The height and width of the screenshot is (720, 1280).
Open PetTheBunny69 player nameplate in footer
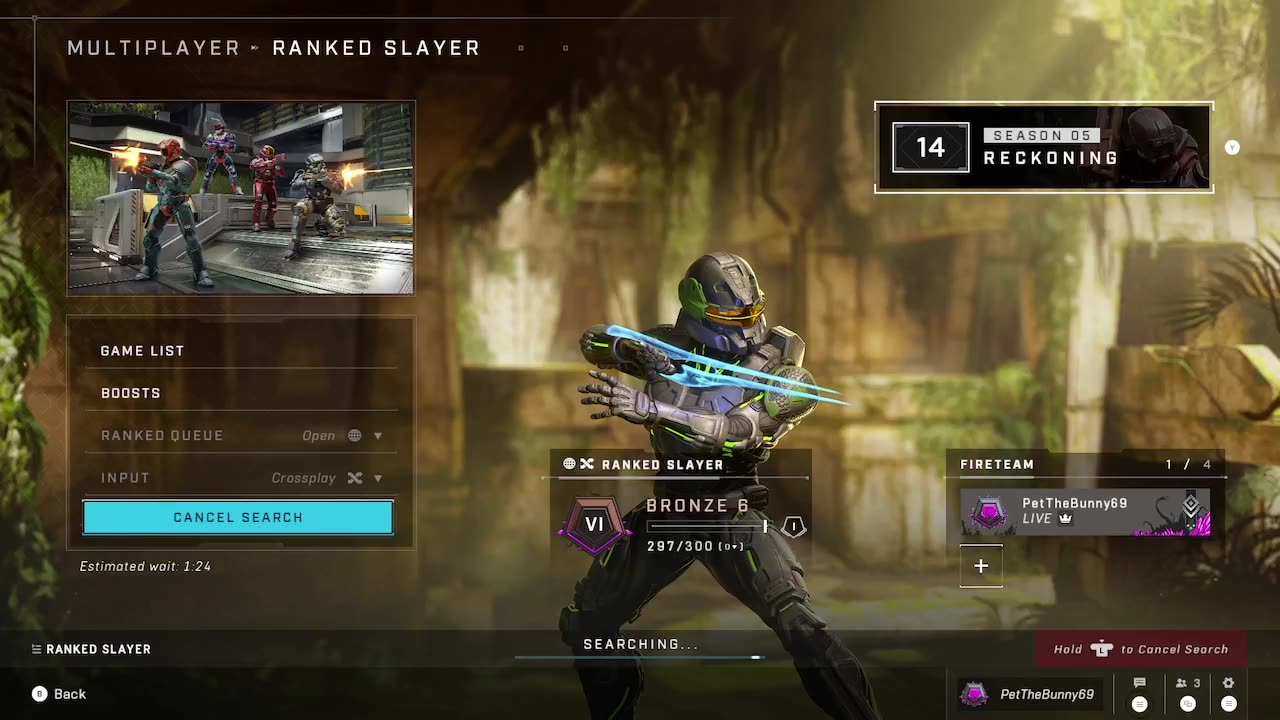click(1028, 694)
